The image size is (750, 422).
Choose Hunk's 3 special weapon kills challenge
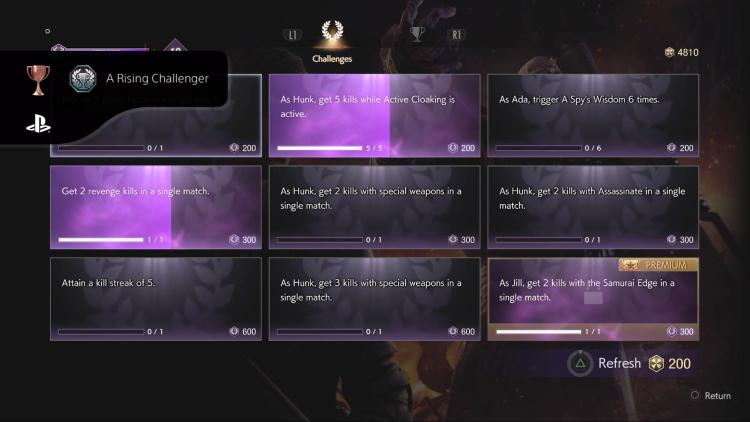point(374,298)
